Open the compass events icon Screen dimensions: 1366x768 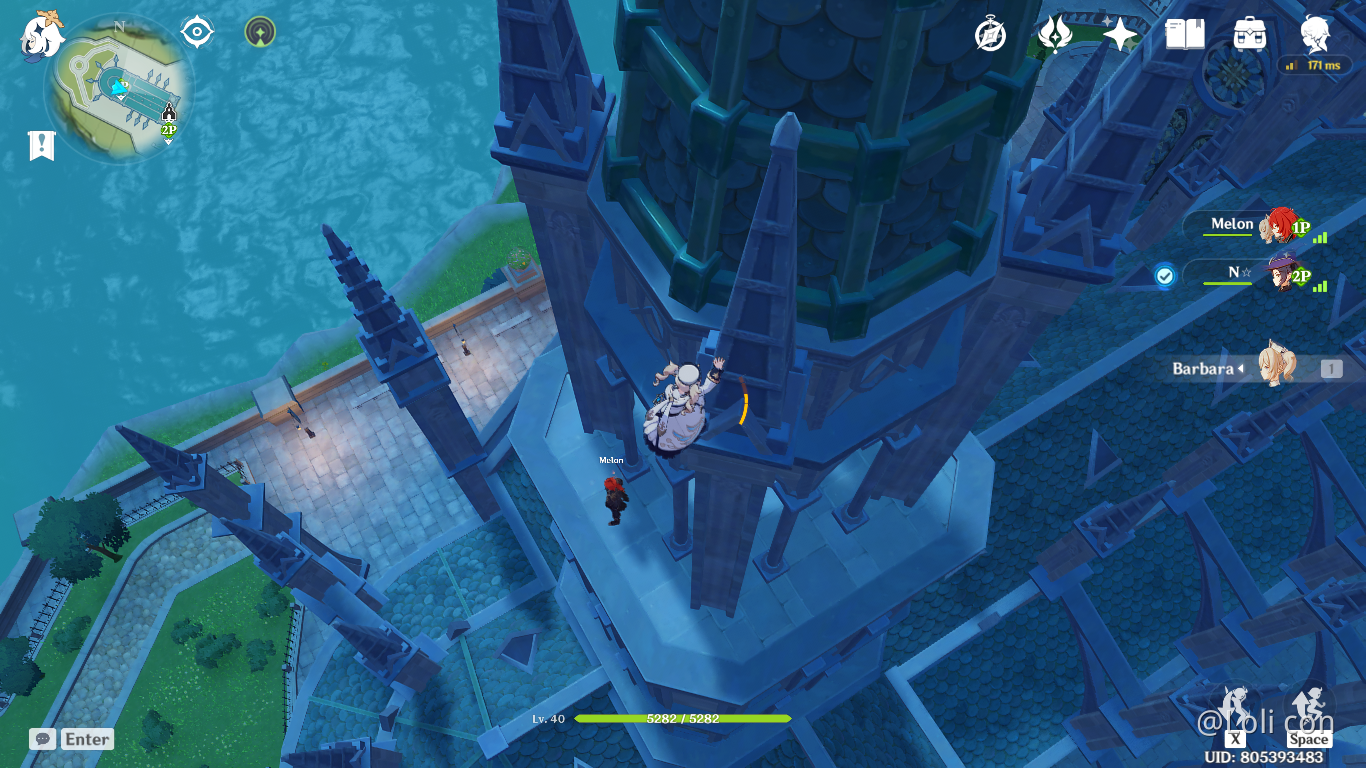click(x=990, y=34)
